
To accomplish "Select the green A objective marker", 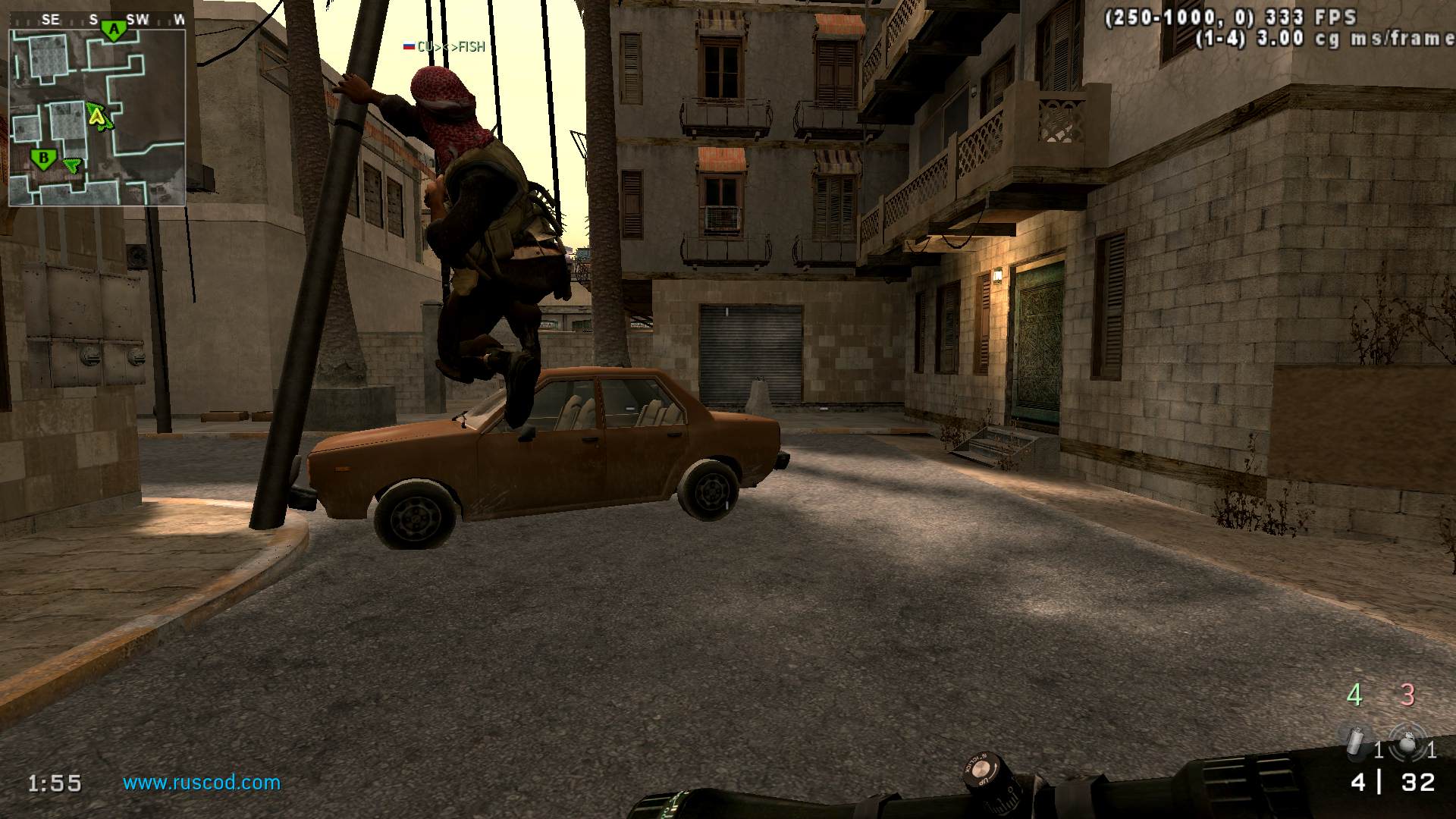I will 115,30.
